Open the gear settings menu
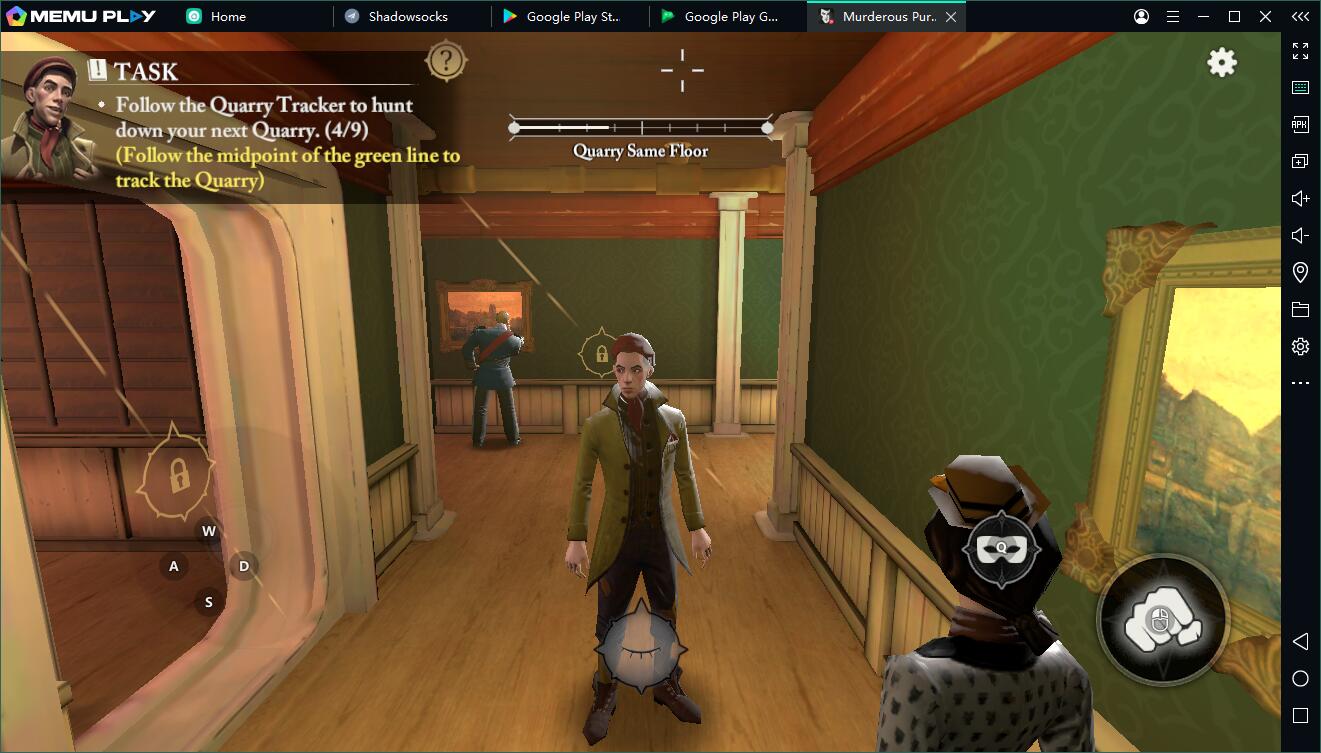 pyautogui.click(x=1222, y=63)
